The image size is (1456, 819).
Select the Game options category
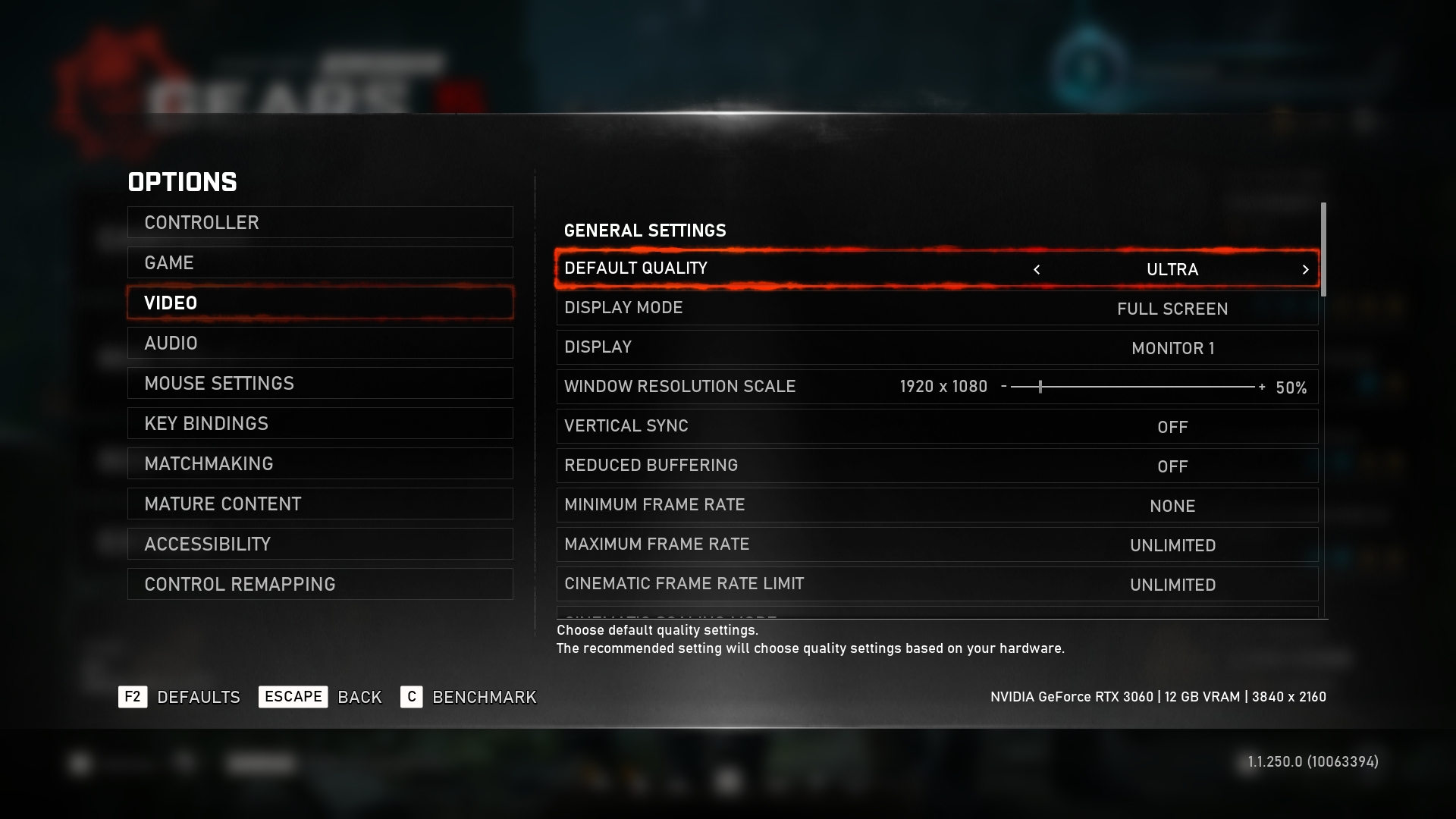(x=320, y=262)
